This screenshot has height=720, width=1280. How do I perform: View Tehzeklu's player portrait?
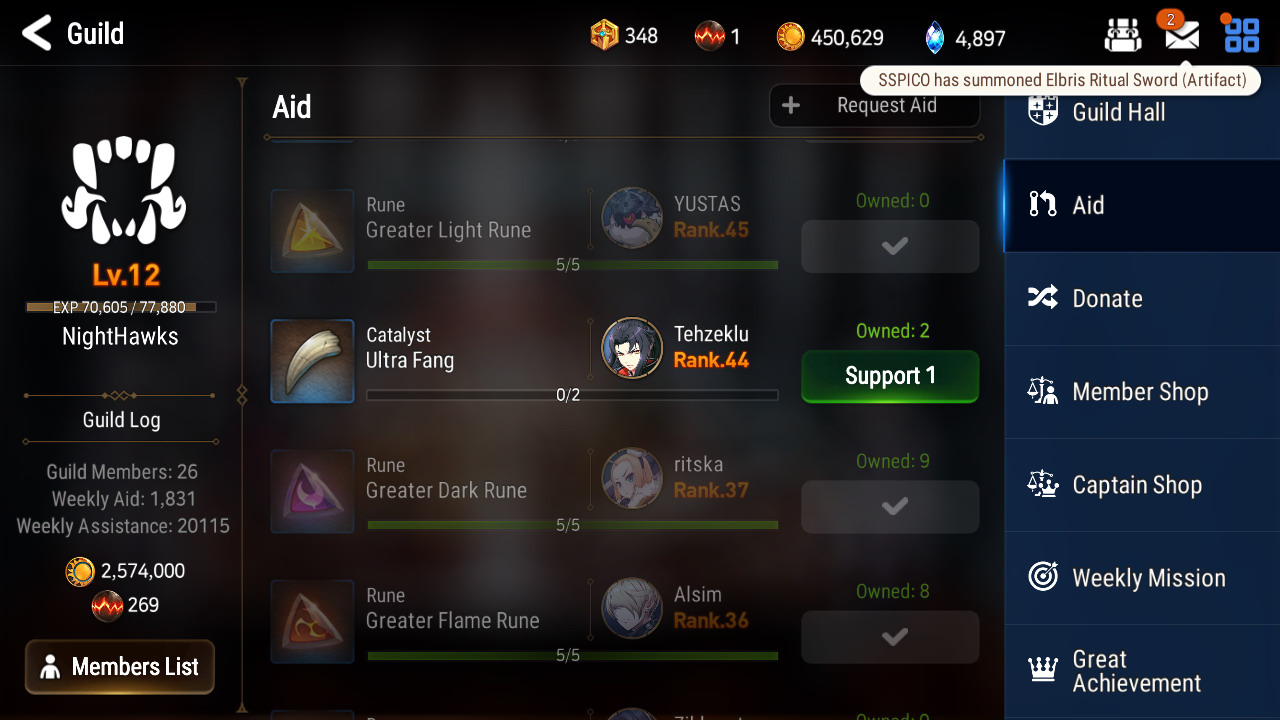632,348
